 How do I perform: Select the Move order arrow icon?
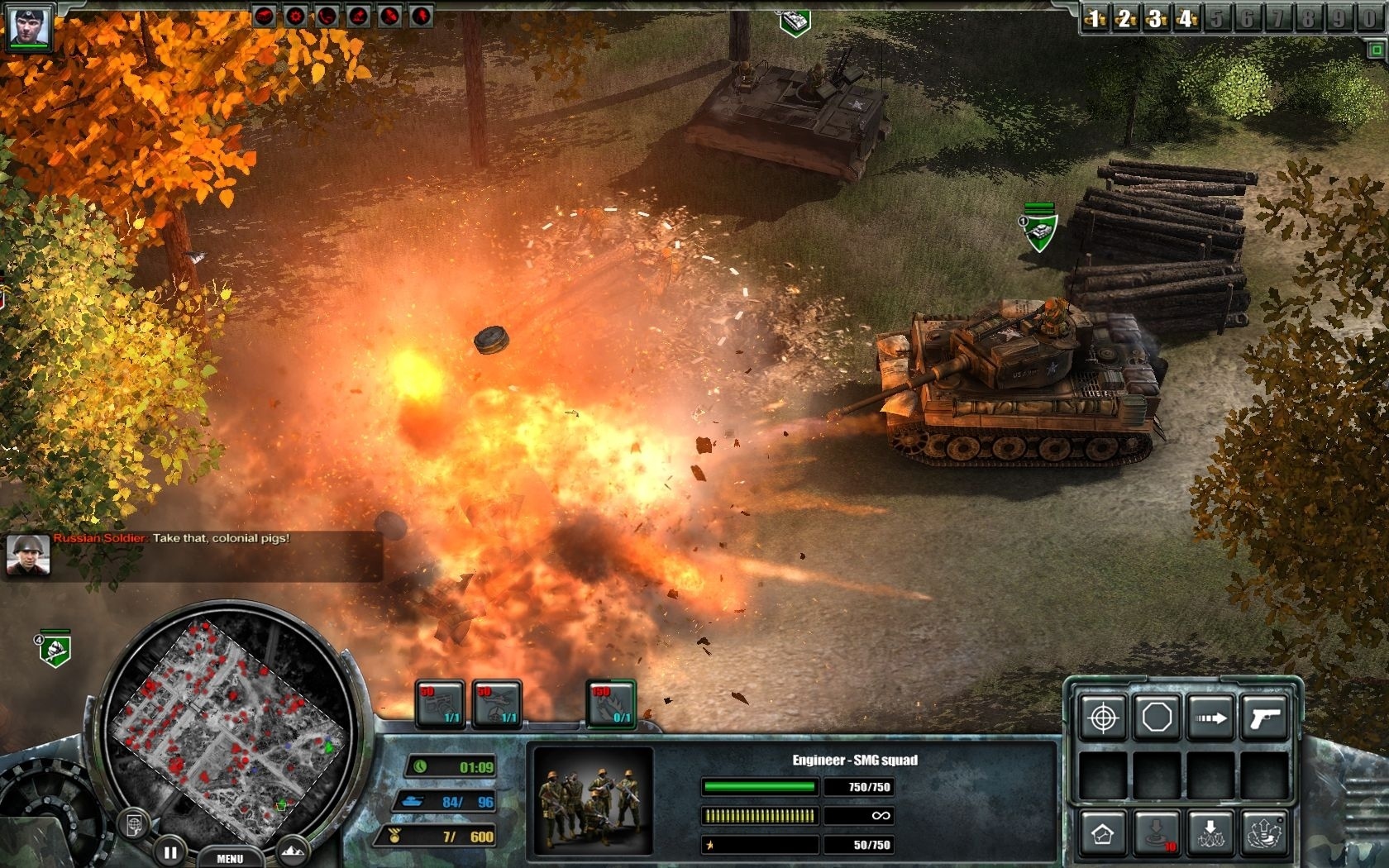click(1210, 717)
